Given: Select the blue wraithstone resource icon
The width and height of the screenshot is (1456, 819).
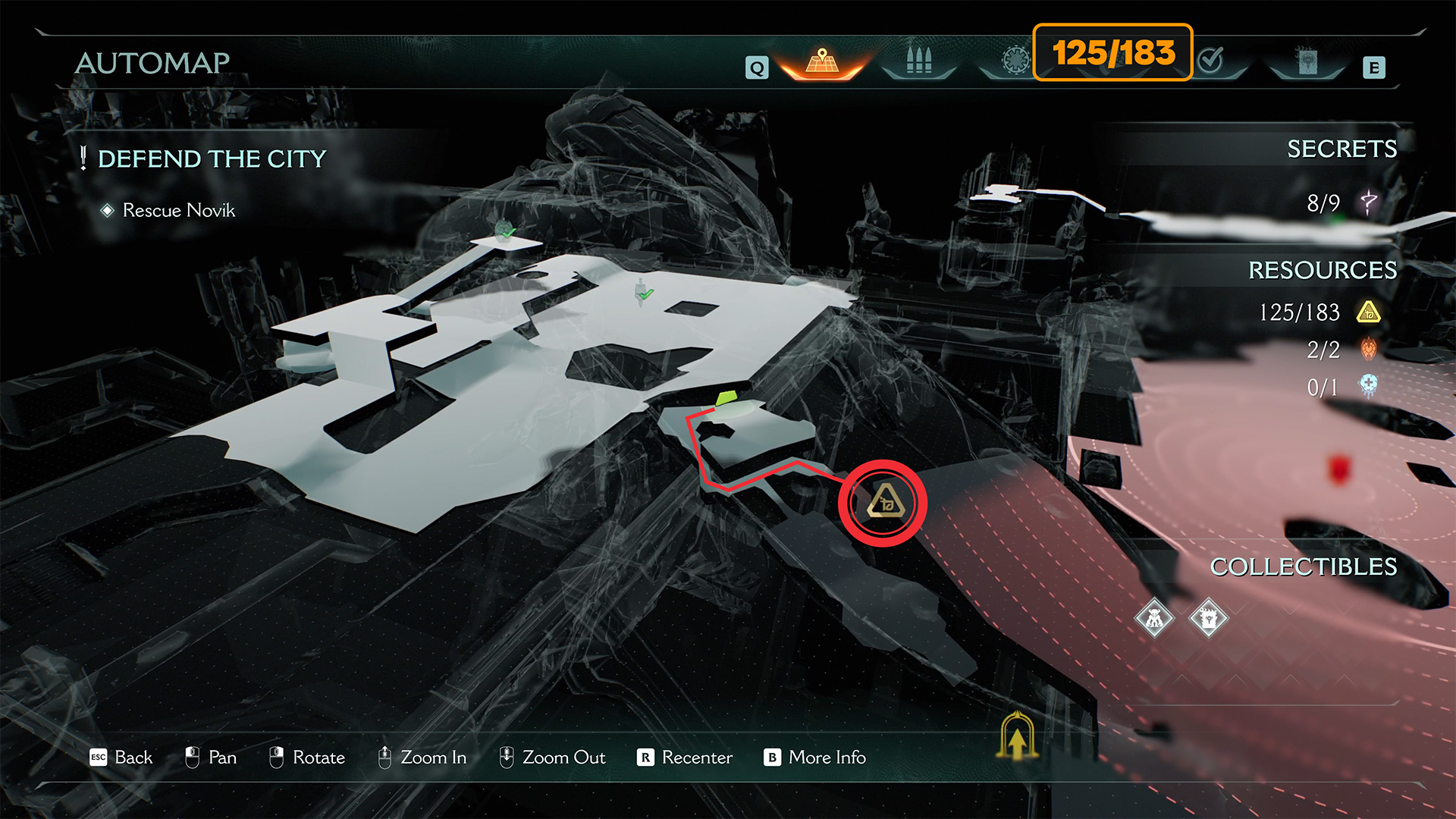Looking at the screenshot, I should click(1368, 386).
